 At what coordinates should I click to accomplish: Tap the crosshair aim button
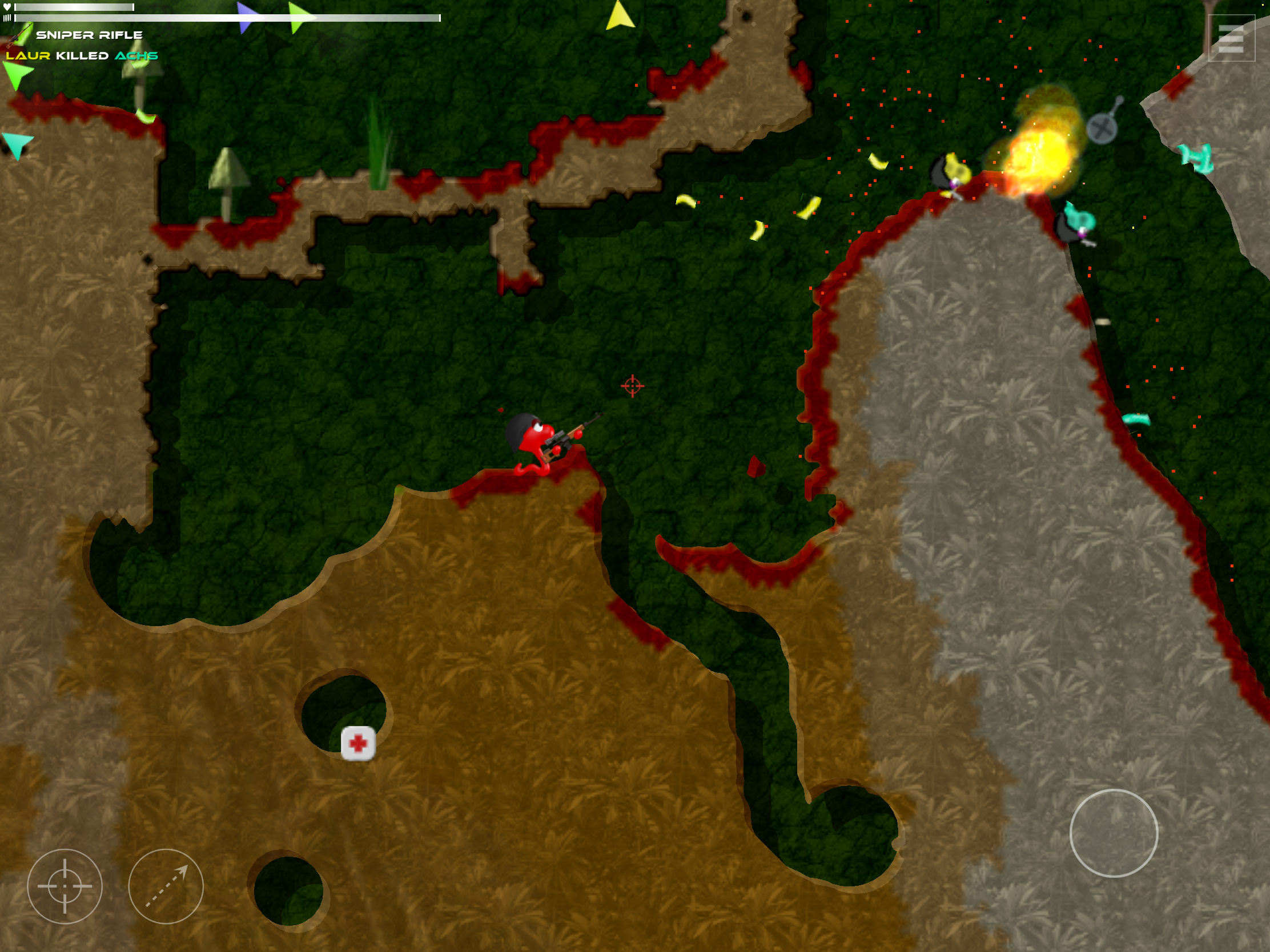(x=65, y=886)
